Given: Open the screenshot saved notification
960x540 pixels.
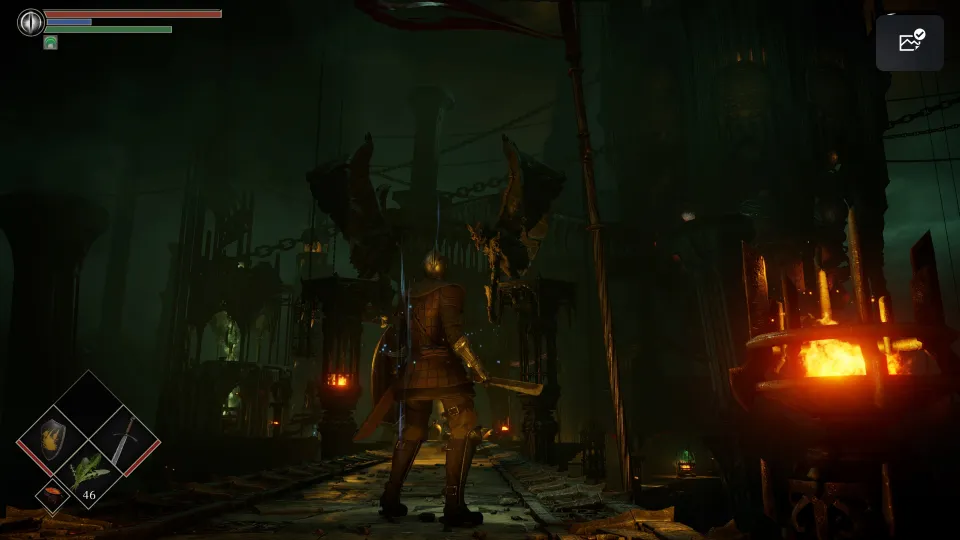Looking at the screenshot, I should [910, 43].
